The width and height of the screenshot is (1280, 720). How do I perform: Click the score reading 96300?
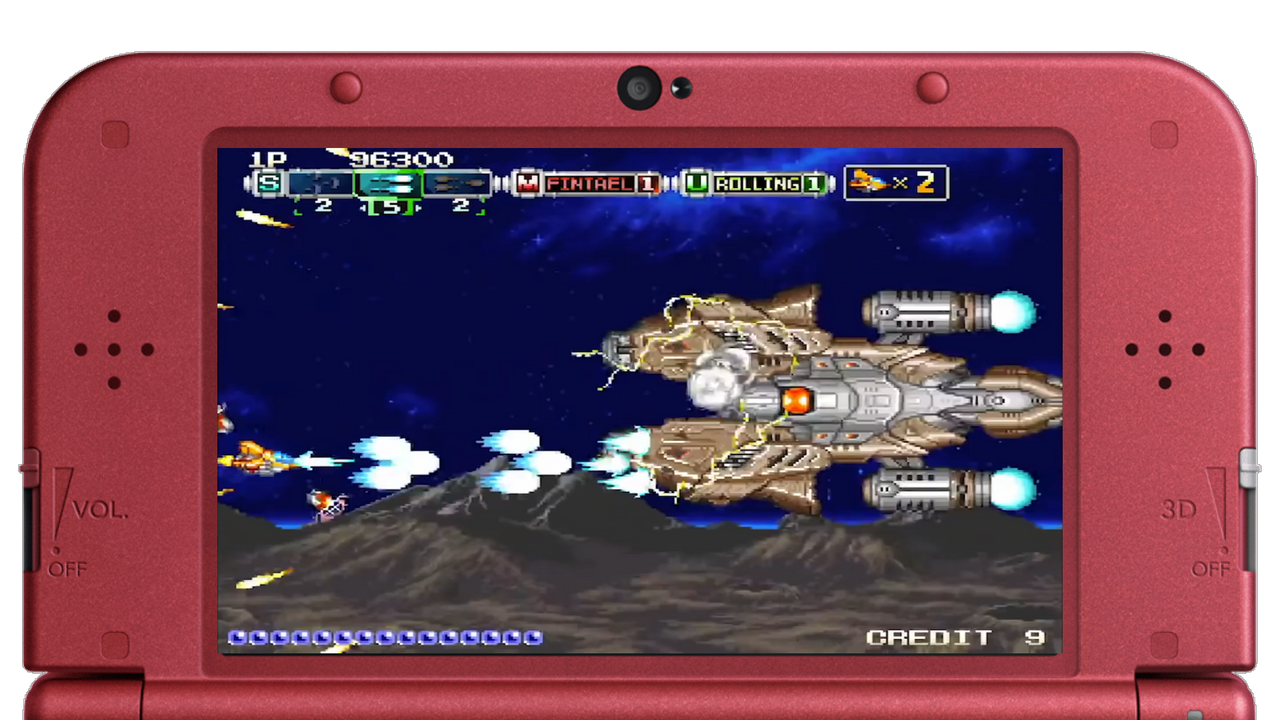click(x=403, y=160)
